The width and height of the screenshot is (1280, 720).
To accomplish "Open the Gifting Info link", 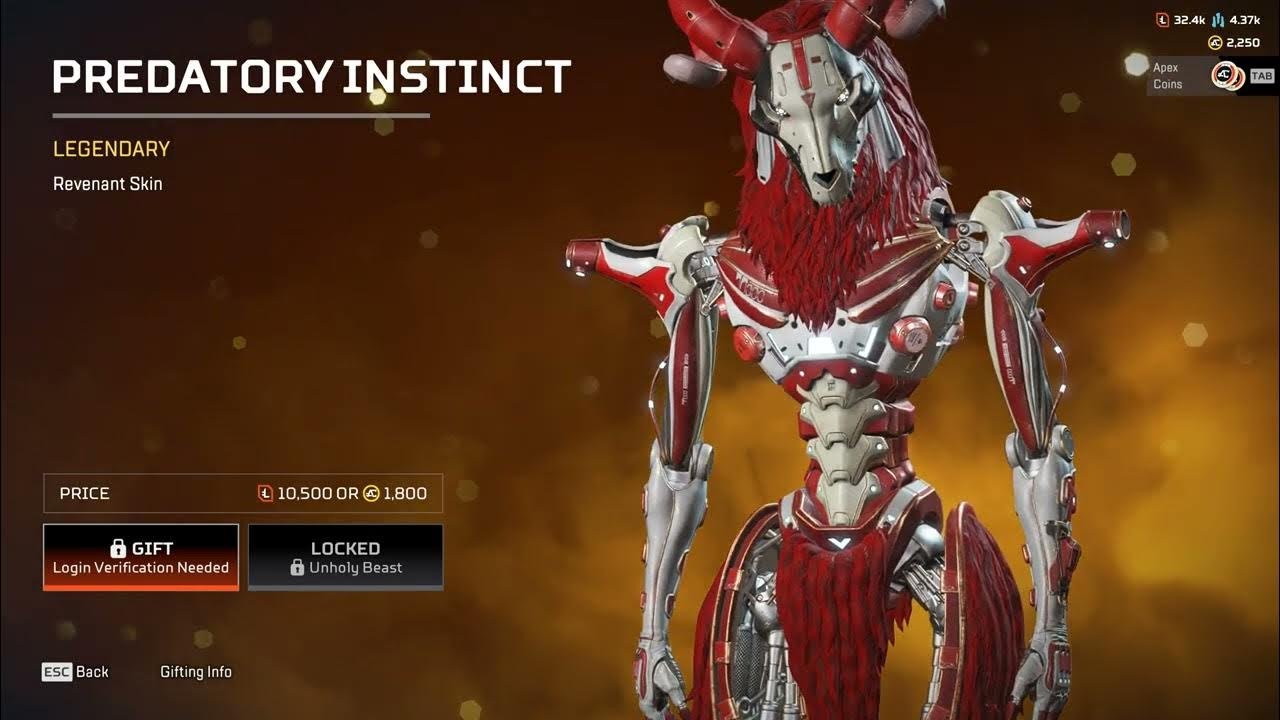I will point(196,672).
